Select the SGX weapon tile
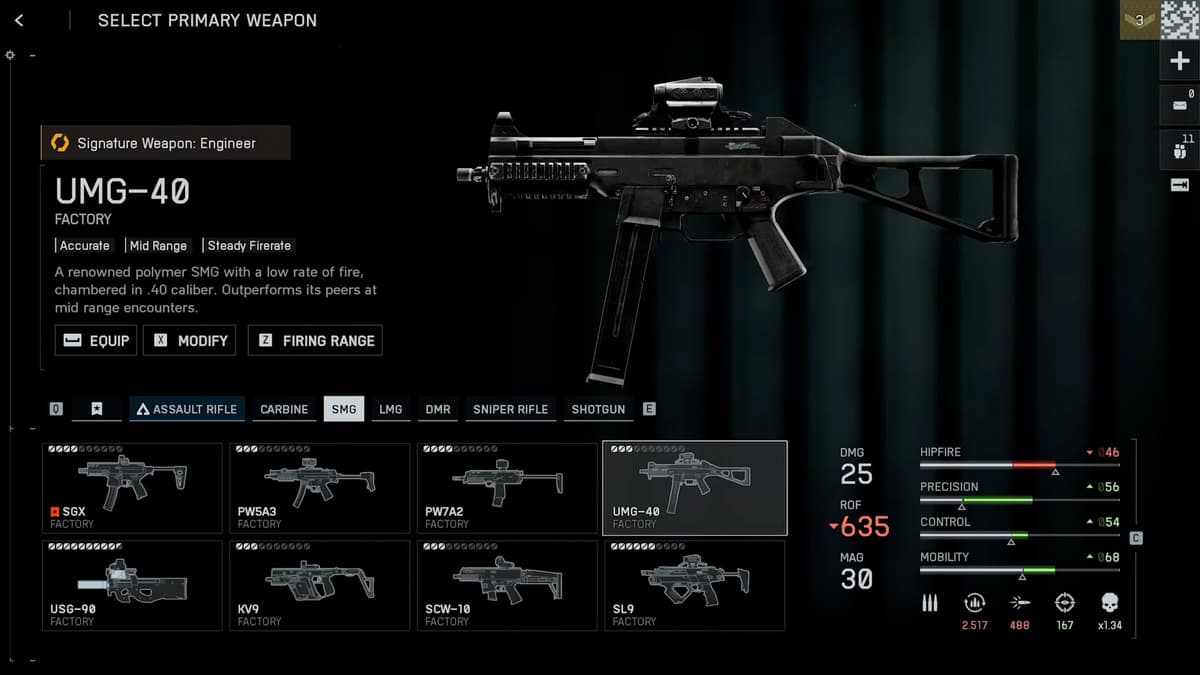This screenshot has width=1200, height=675. [132, 488]
